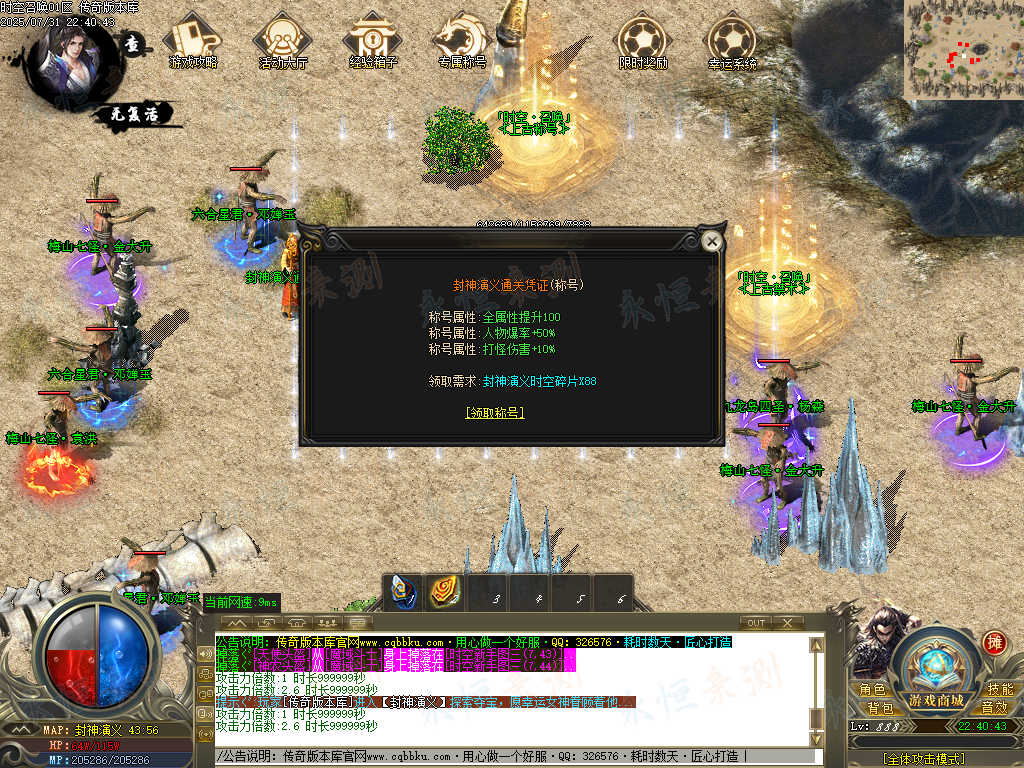Click the red 摊 stall button

[x=994, y=642]
